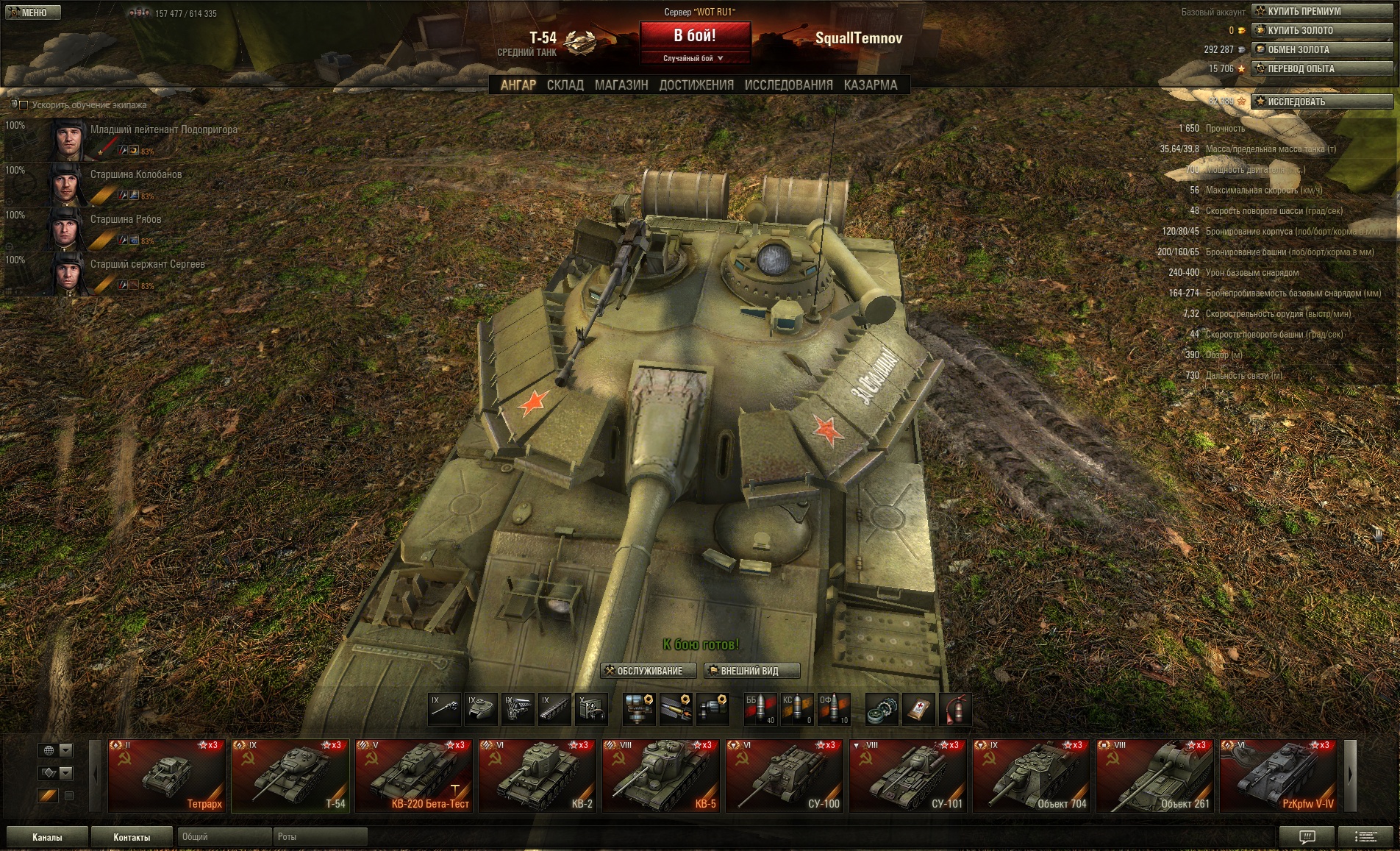Select the Объект 704 tank
1400x851 pixels.
[1031, 775]
